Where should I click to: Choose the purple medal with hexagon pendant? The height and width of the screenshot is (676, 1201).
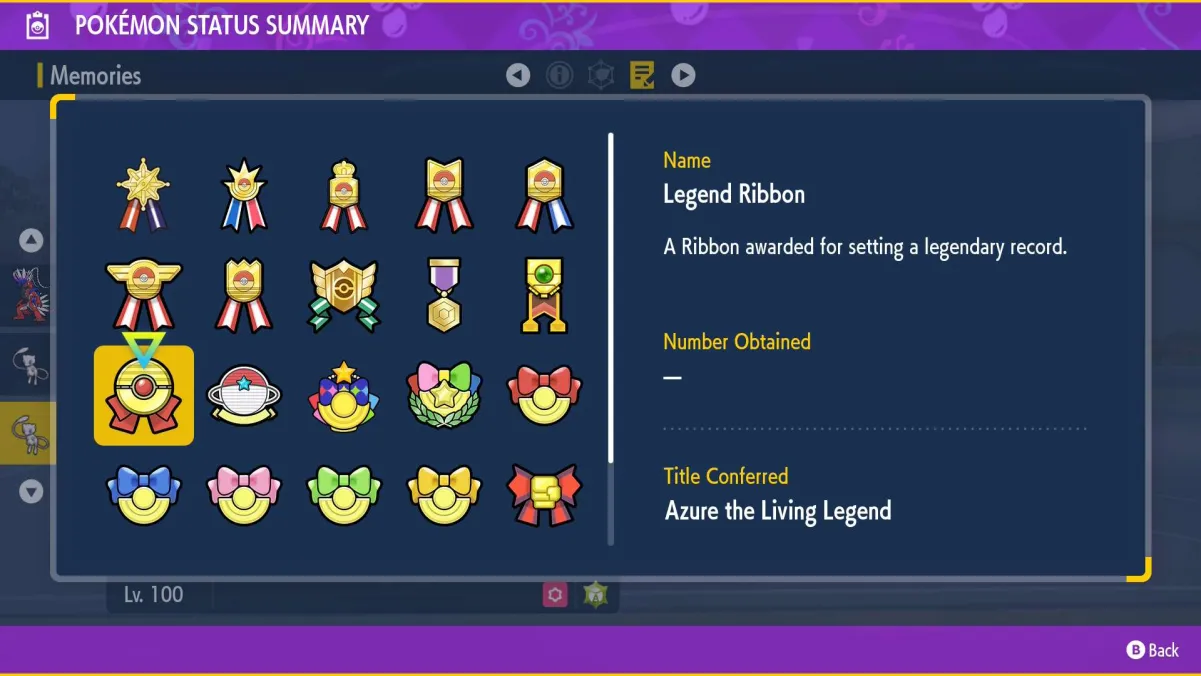[x=444, y=295]
